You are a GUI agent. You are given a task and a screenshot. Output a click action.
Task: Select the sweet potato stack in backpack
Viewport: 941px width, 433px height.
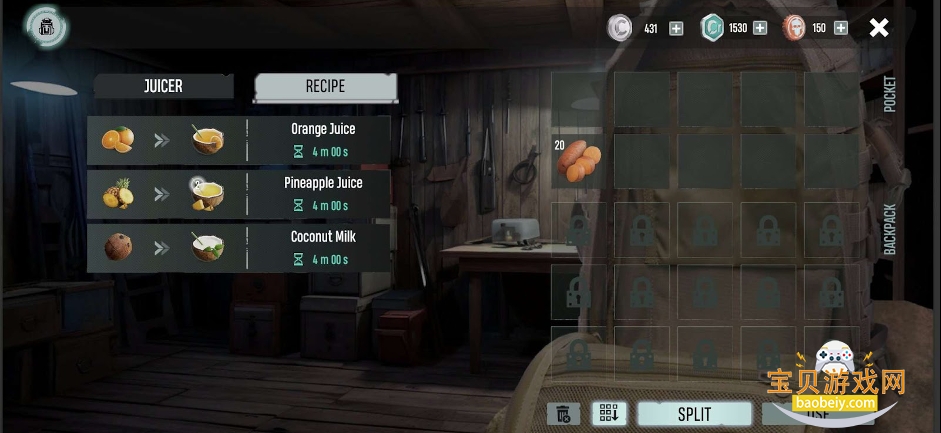(579, 161)
